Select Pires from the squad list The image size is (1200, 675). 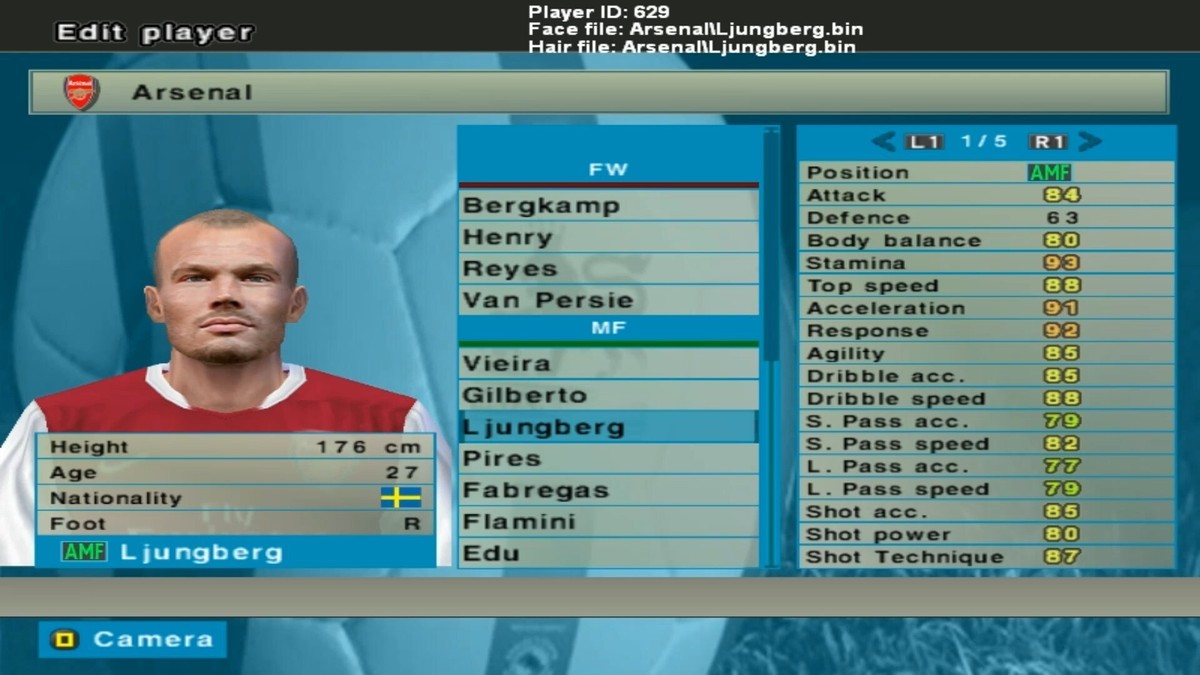click(x=608, y=459)
